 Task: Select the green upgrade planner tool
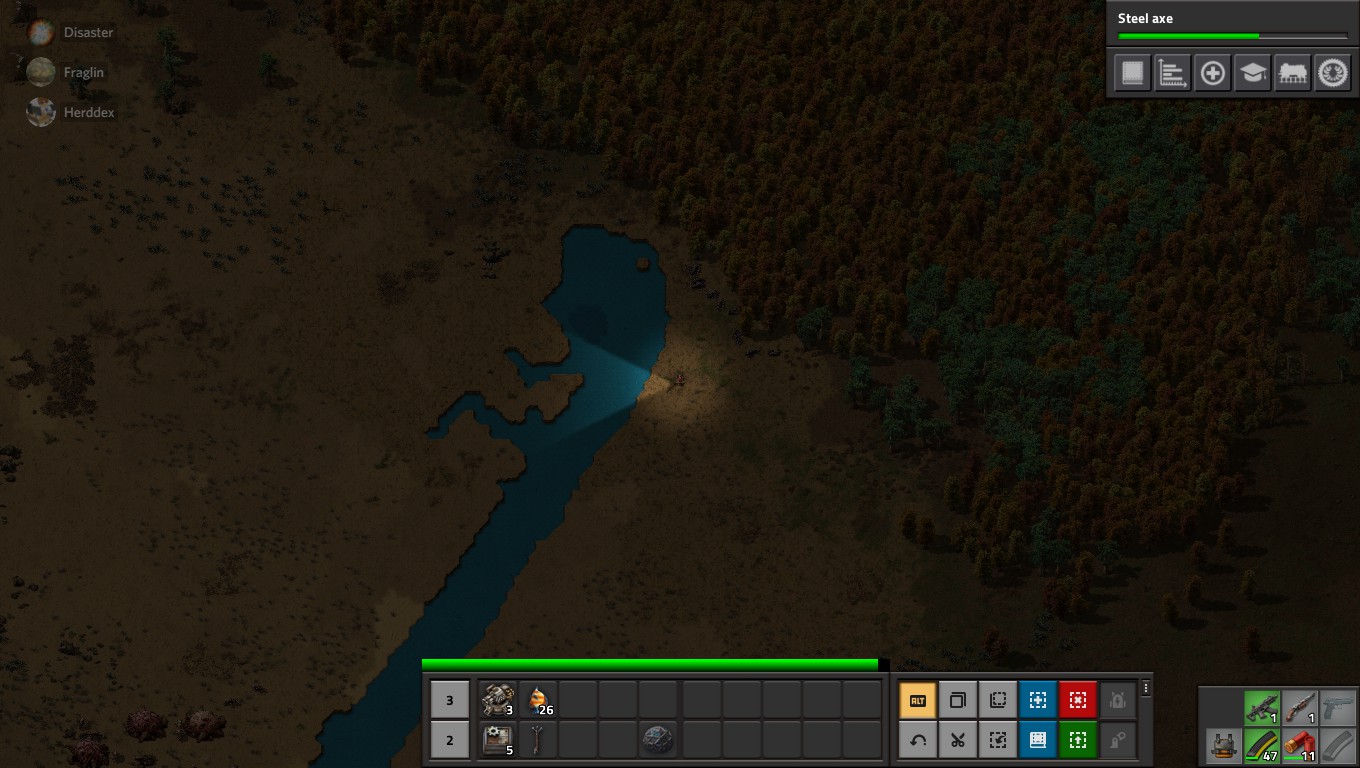pyautogui.click(x=1078, y=741)
